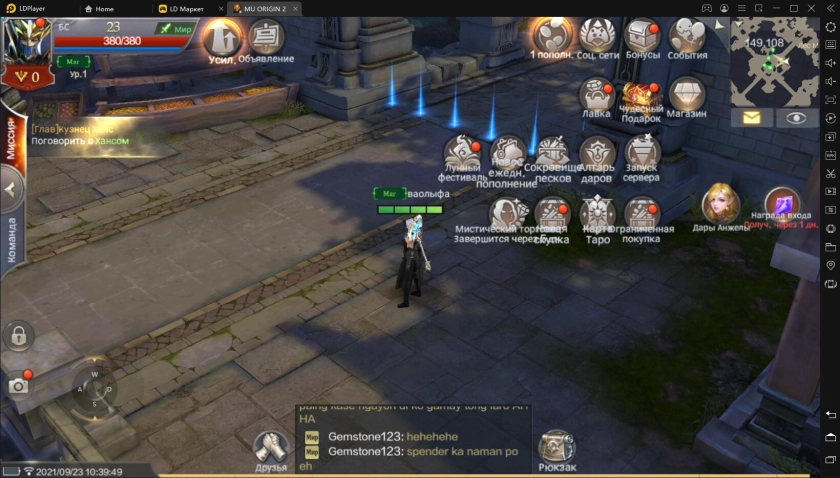The width and height of the screenshot is (840, 478).
Task: Open the Друзья friends menu
Action: tap(270, 448)
